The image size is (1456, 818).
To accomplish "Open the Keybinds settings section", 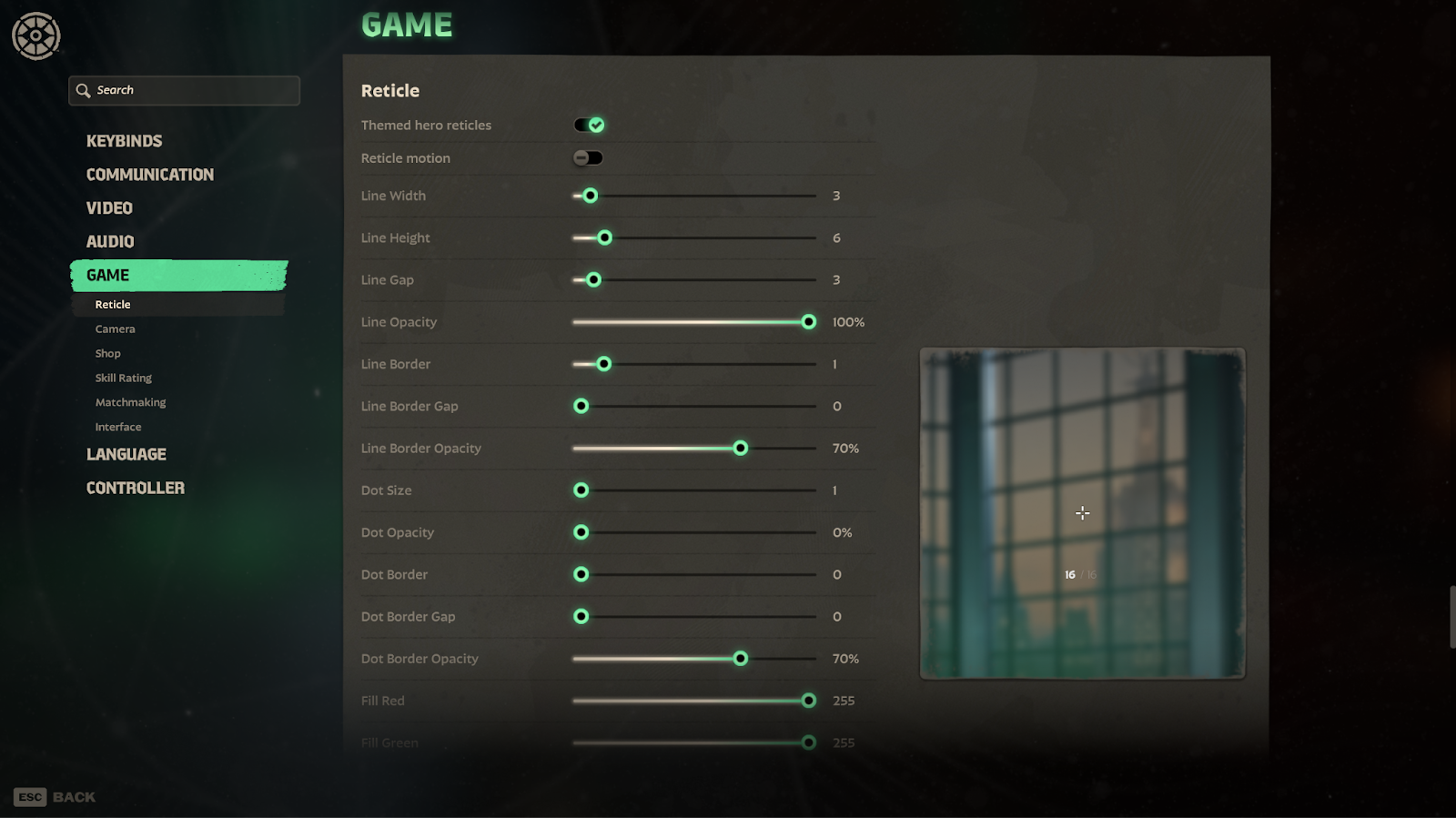I will pyautogui.click(x=124, y=141).
